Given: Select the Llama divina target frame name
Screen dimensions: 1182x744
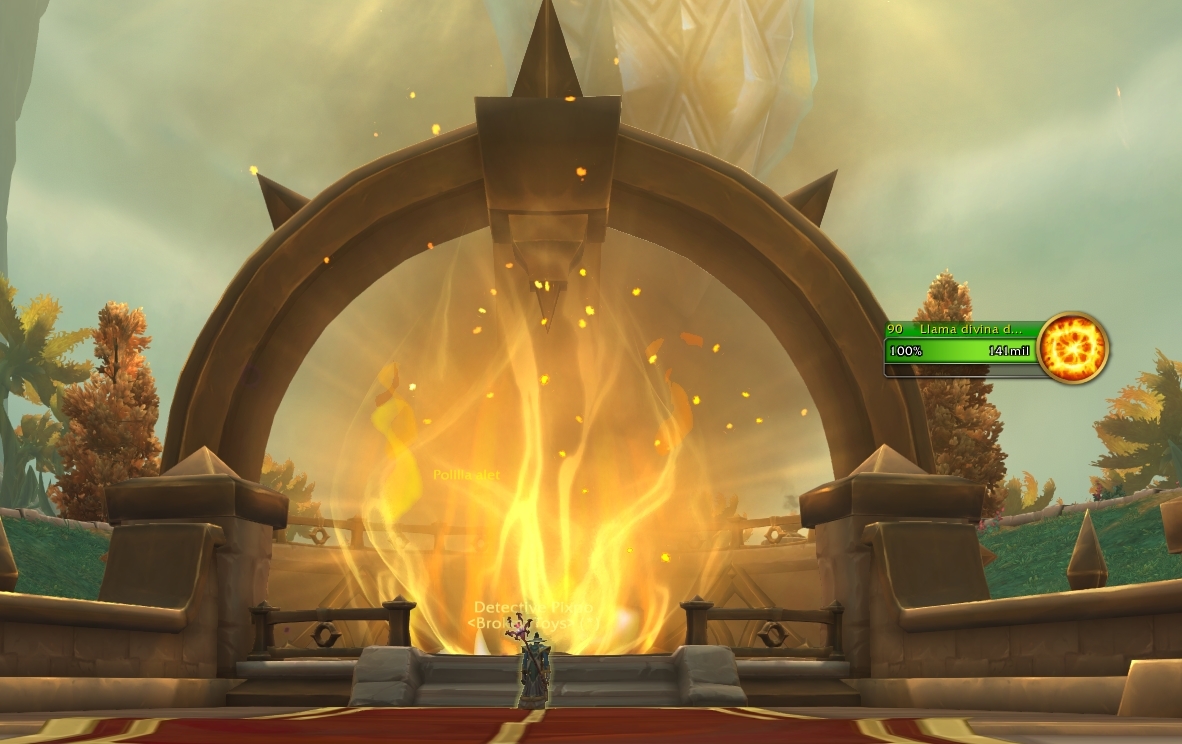Looking at the screenshot, I should [x=970, y=330].
